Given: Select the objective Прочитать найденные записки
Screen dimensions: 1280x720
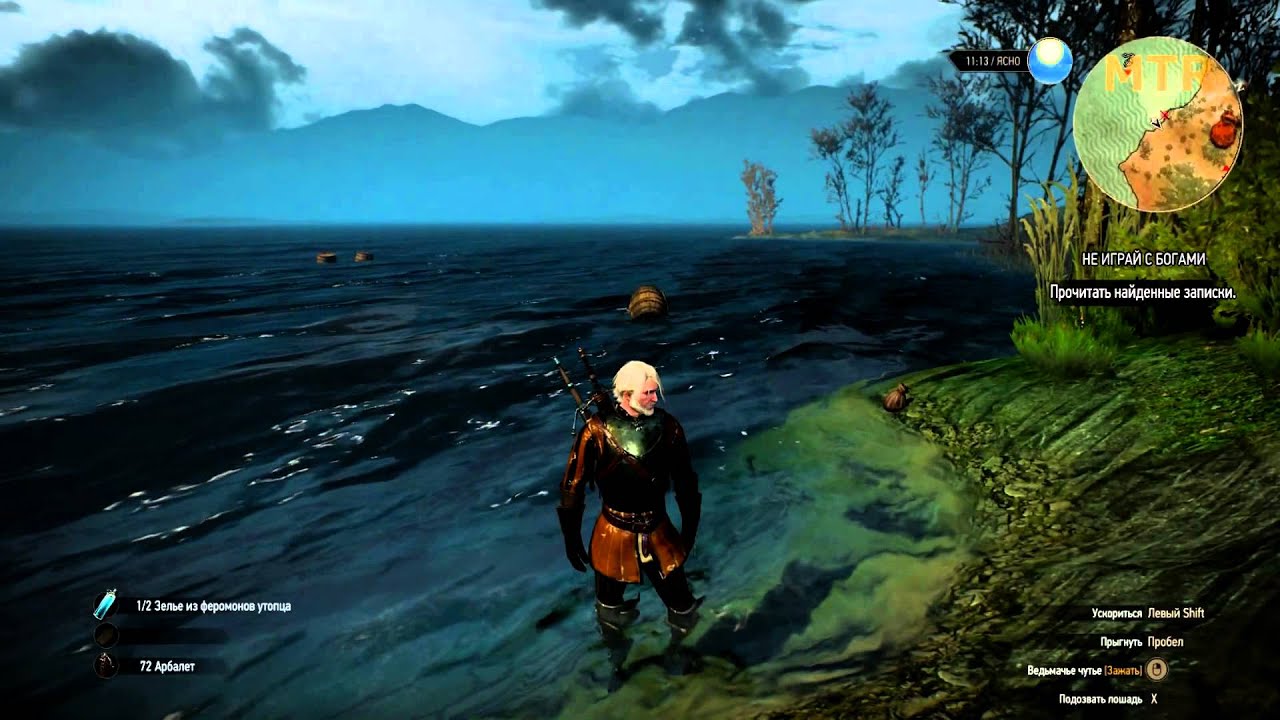Looking at the screenshot, I should (x=1142, y=293).
